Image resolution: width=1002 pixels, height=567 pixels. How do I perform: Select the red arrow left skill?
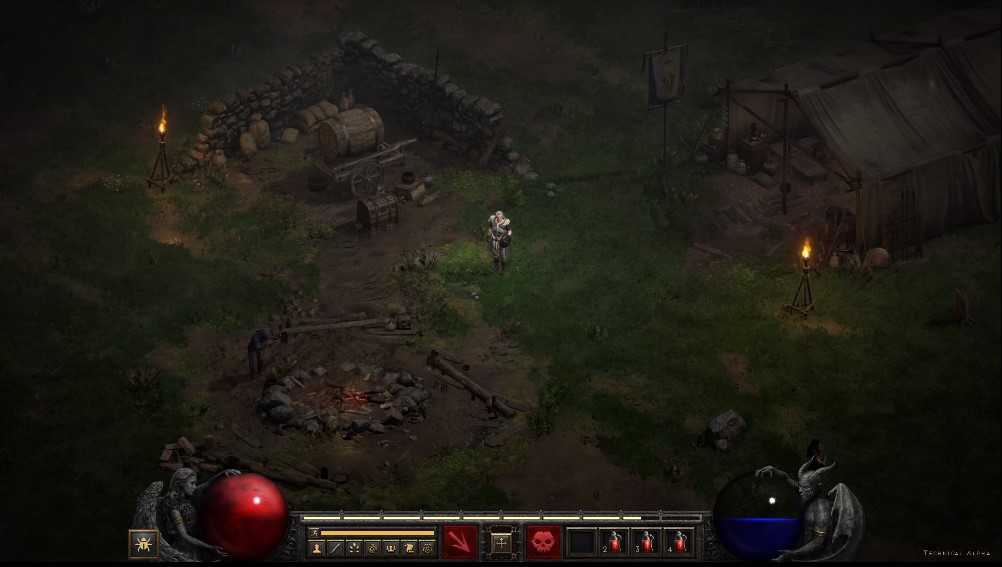[x=460, y=543]
